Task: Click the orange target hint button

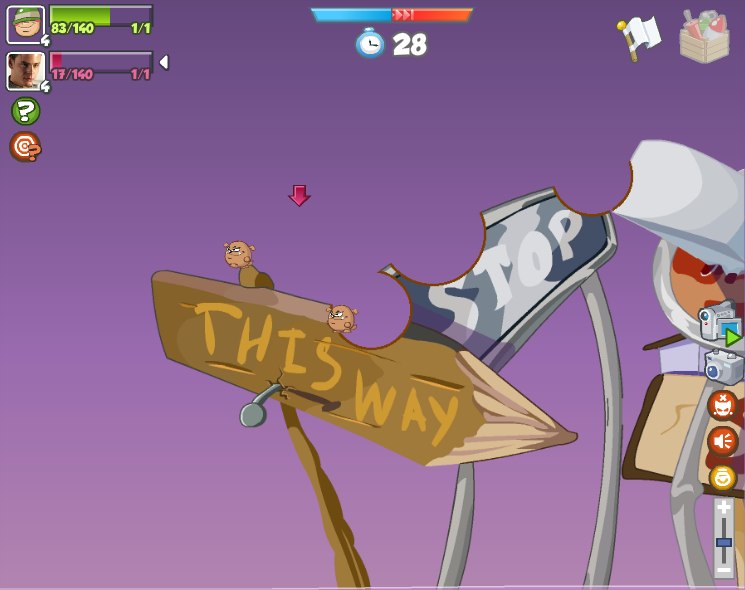Action: click(25, 147)
